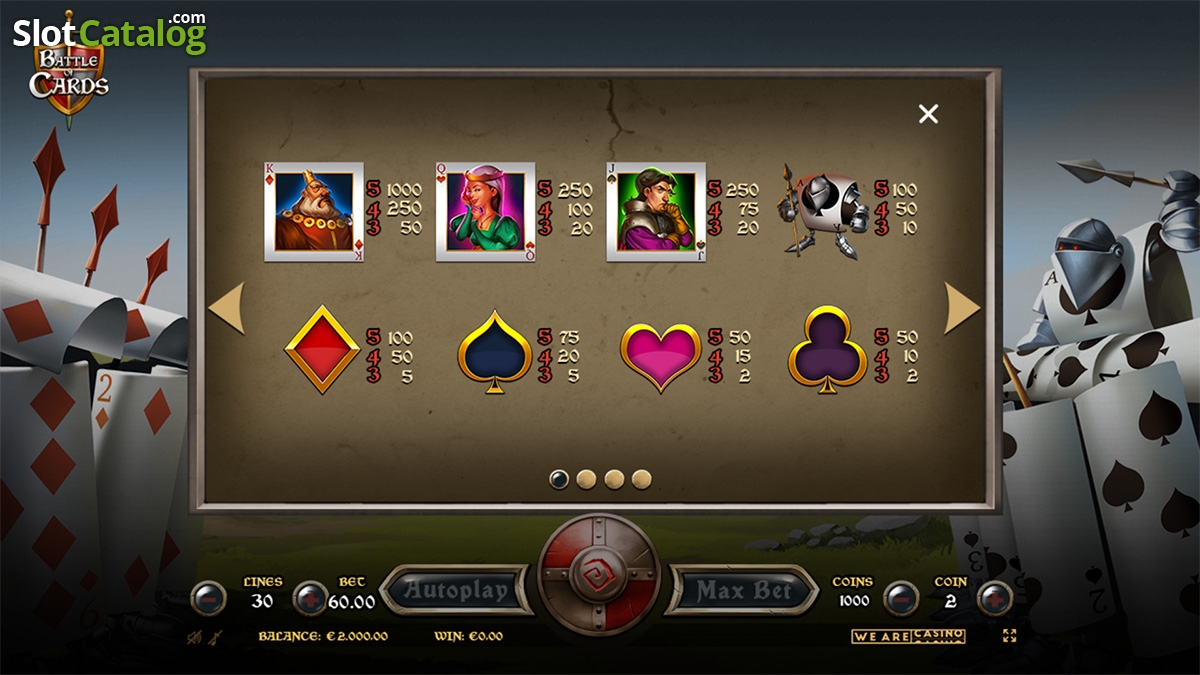Open the We Are Casino logo link

pyautogui.click(x=908, y=636)
